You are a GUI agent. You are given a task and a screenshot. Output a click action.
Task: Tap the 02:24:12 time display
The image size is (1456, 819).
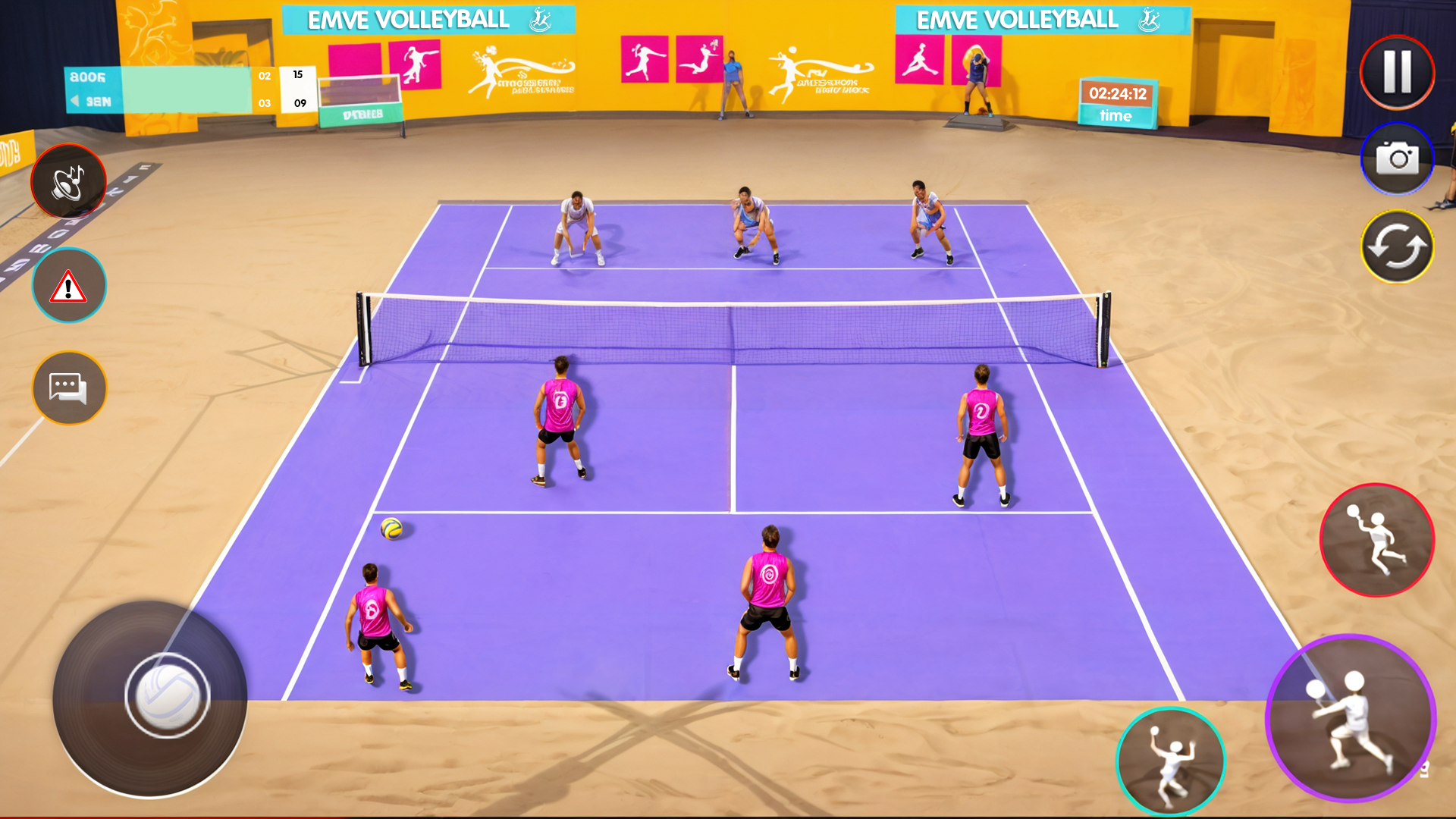pyautogui.click(x=1117, y=93)
